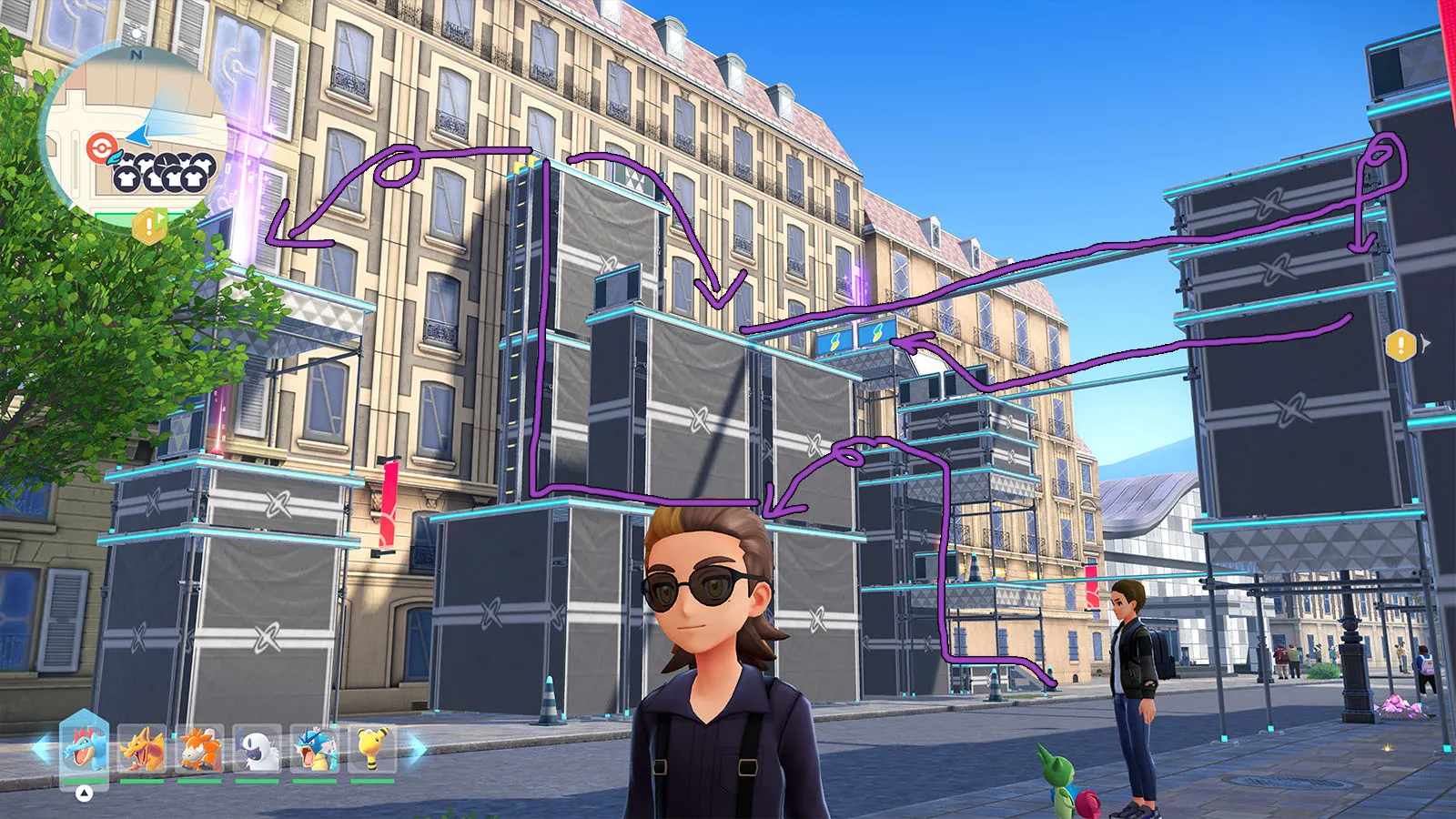Image resolution: width=1456 pixels, height=819 pixels.
Task: Select the red Pokémon Center marker on minimap
Action: pyautogui.click(x=97, y=146)
